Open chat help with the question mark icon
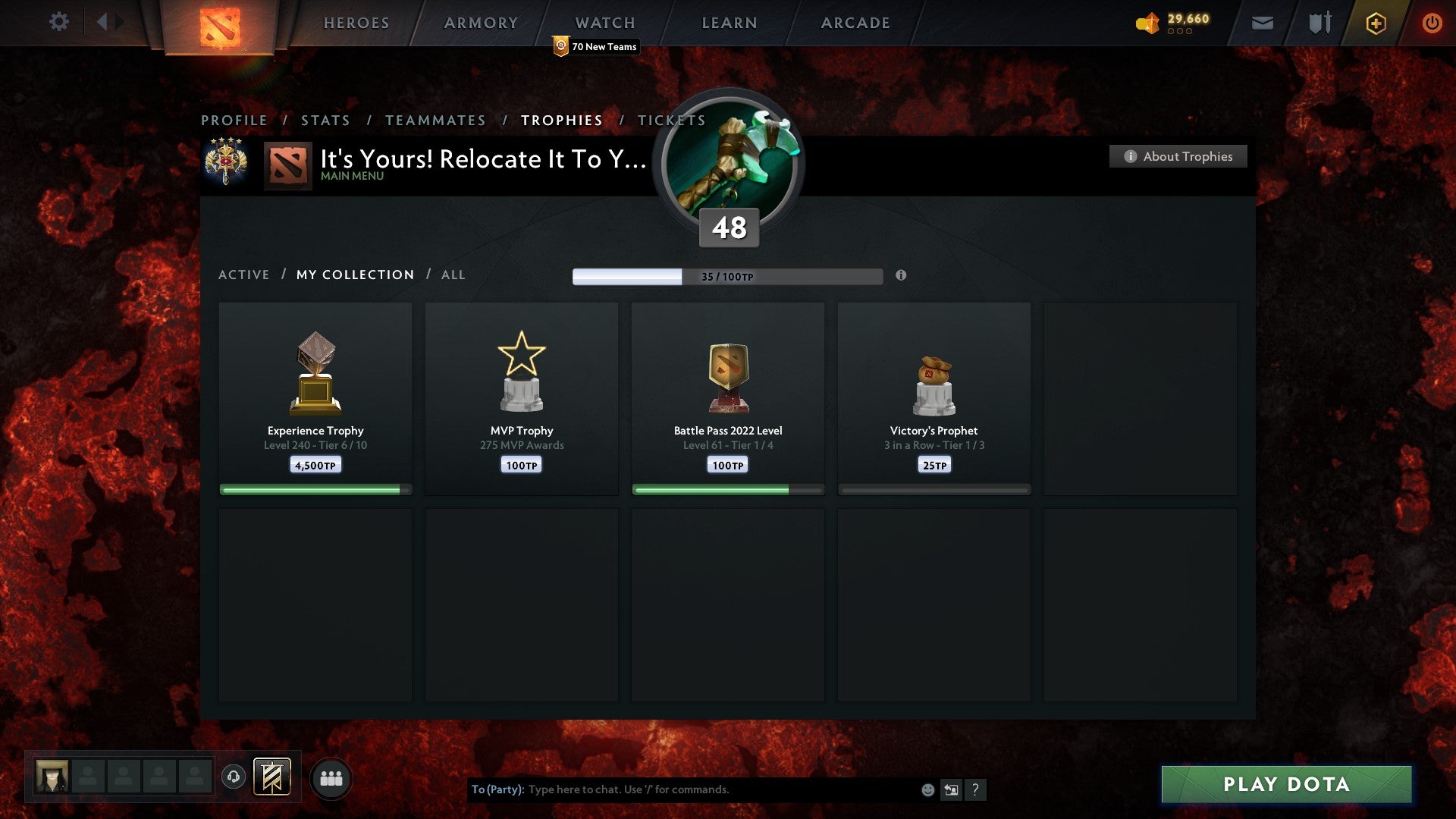 977,789
